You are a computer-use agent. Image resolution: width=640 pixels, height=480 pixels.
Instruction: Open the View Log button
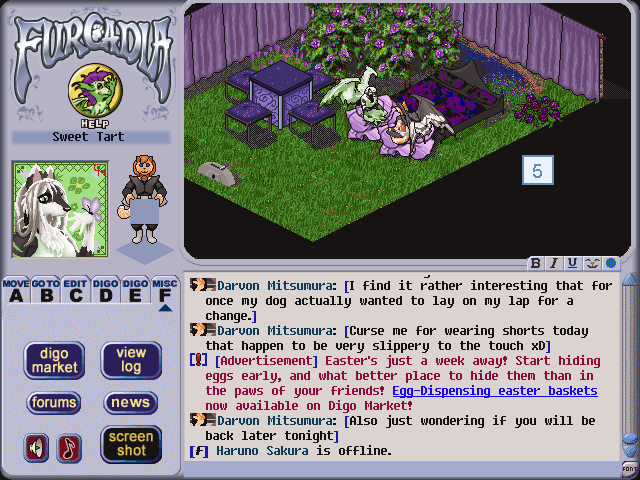tap(131, 360)
